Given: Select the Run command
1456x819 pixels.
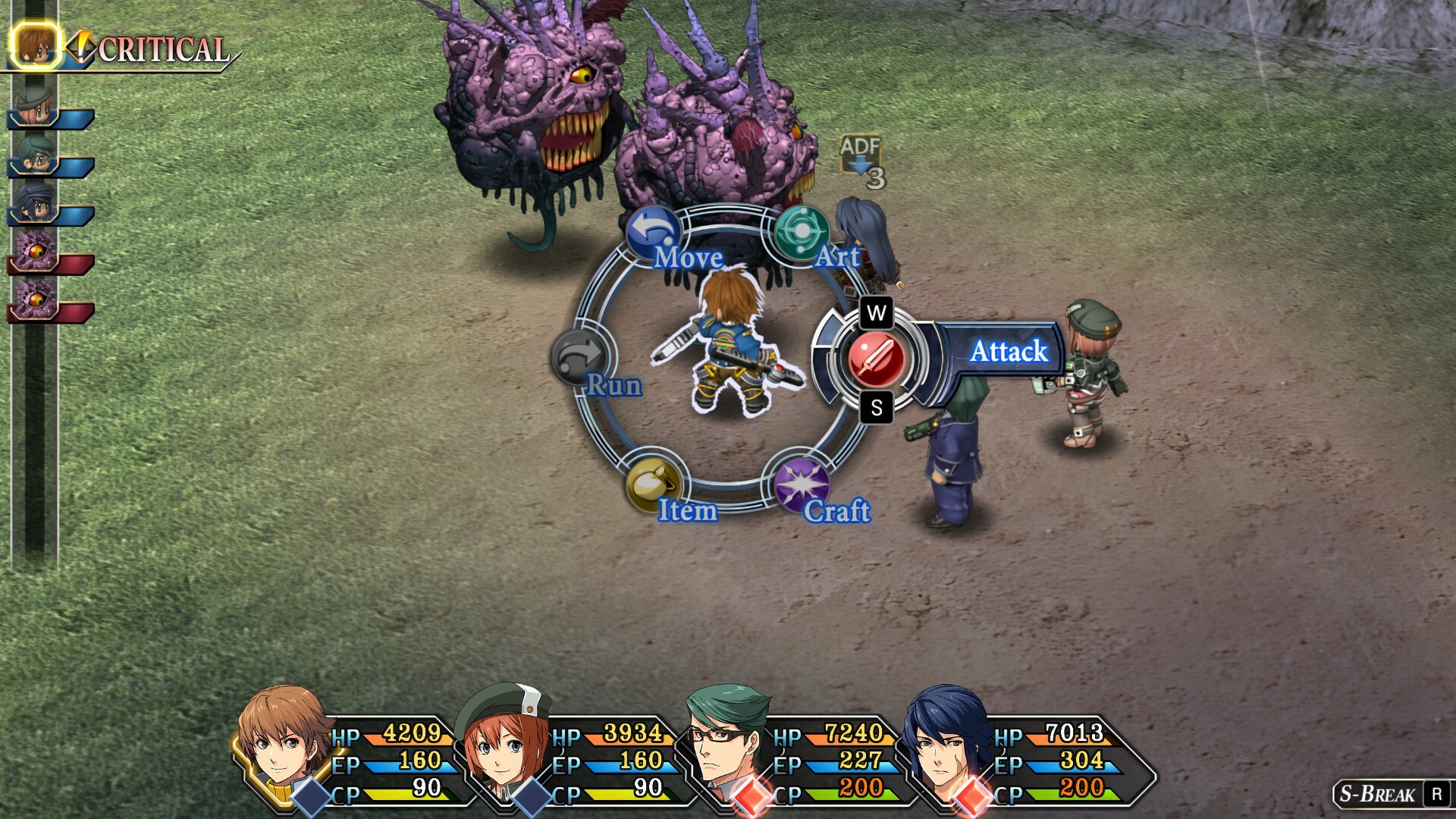Looking at the screenshot, I should (580, 358).
